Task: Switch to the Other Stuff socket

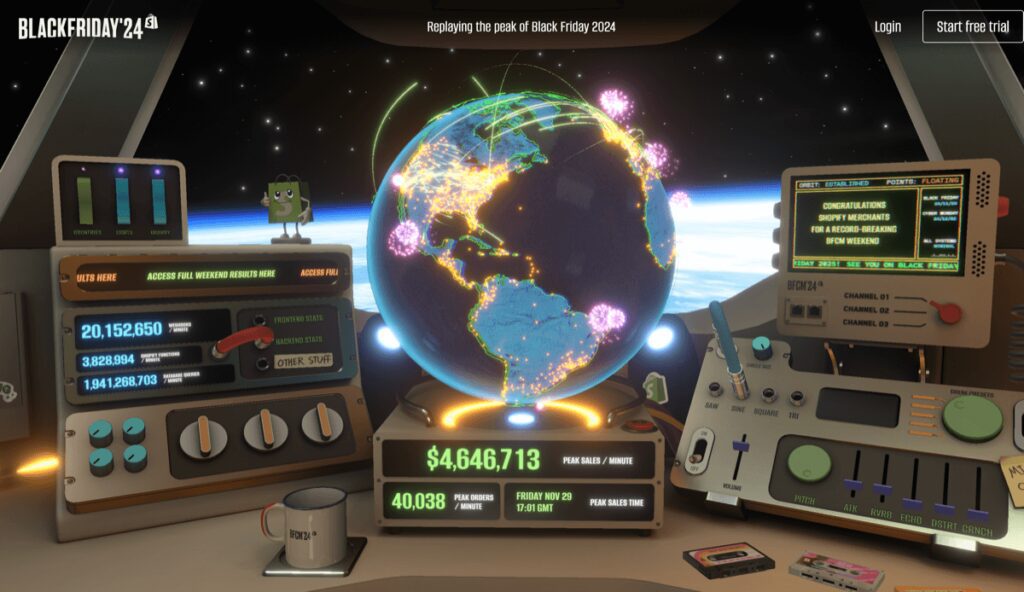Action: pos(261,362)
